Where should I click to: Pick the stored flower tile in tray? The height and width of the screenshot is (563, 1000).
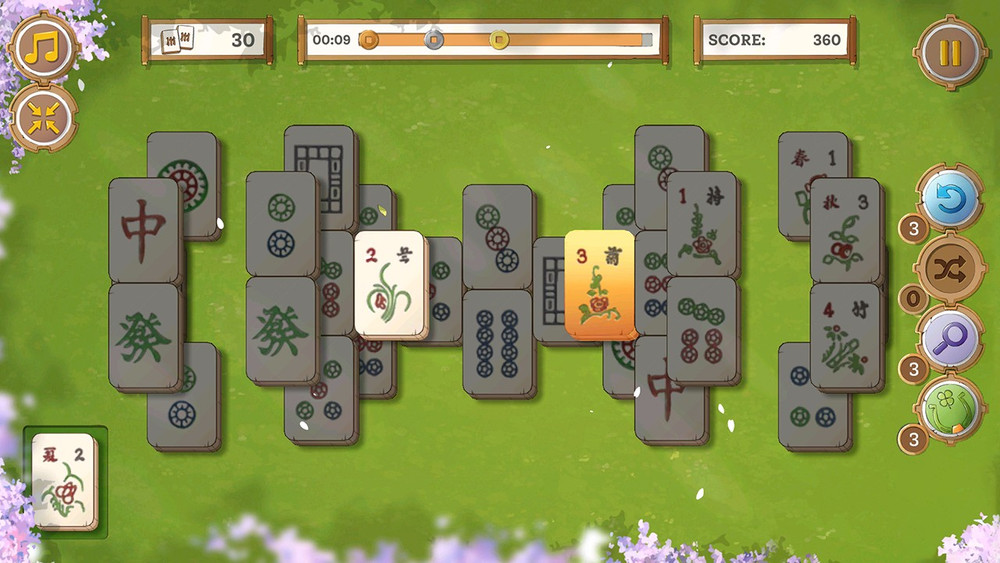coord(65,481)
